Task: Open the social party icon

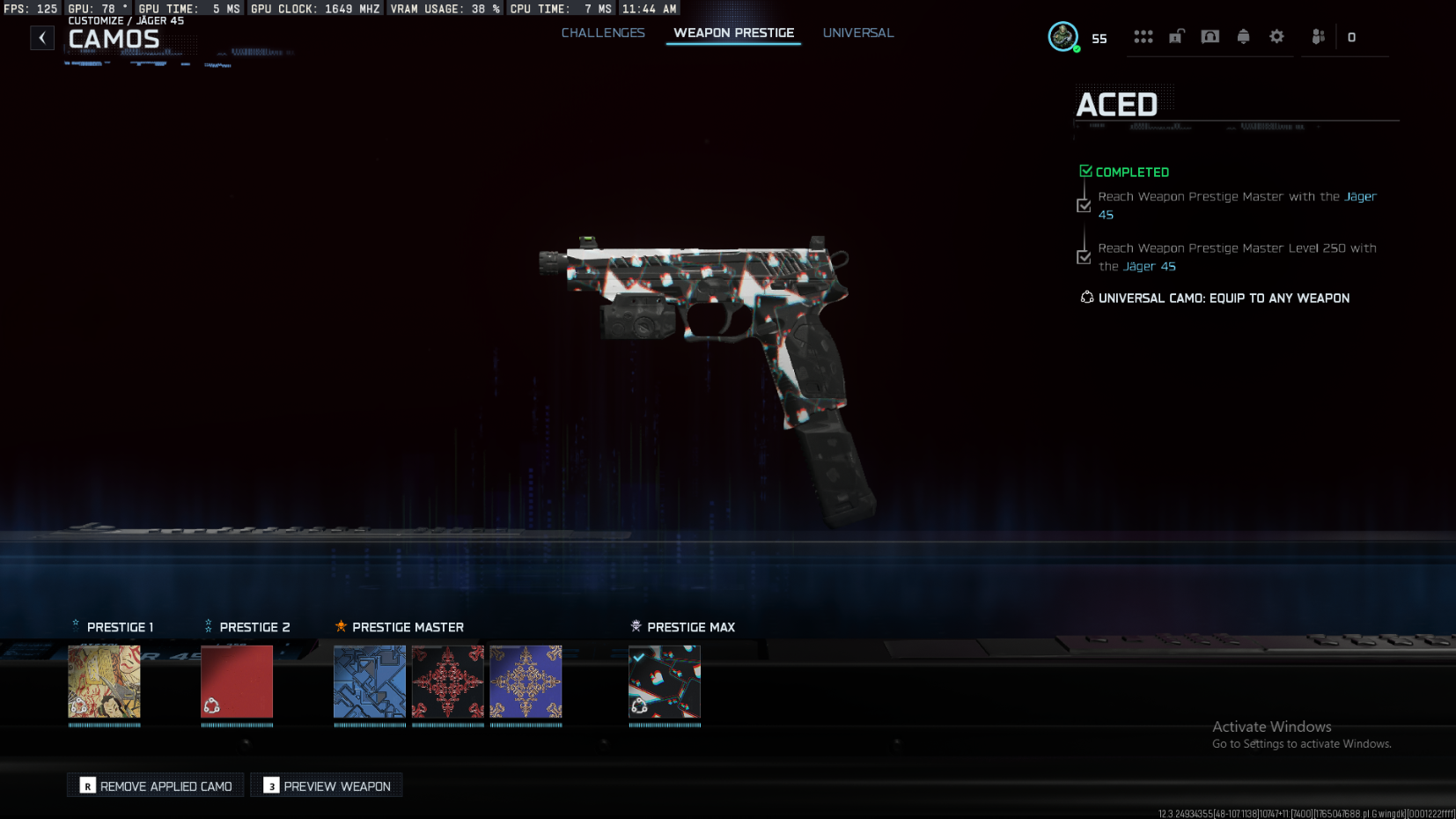Action: pos(1318,37)
